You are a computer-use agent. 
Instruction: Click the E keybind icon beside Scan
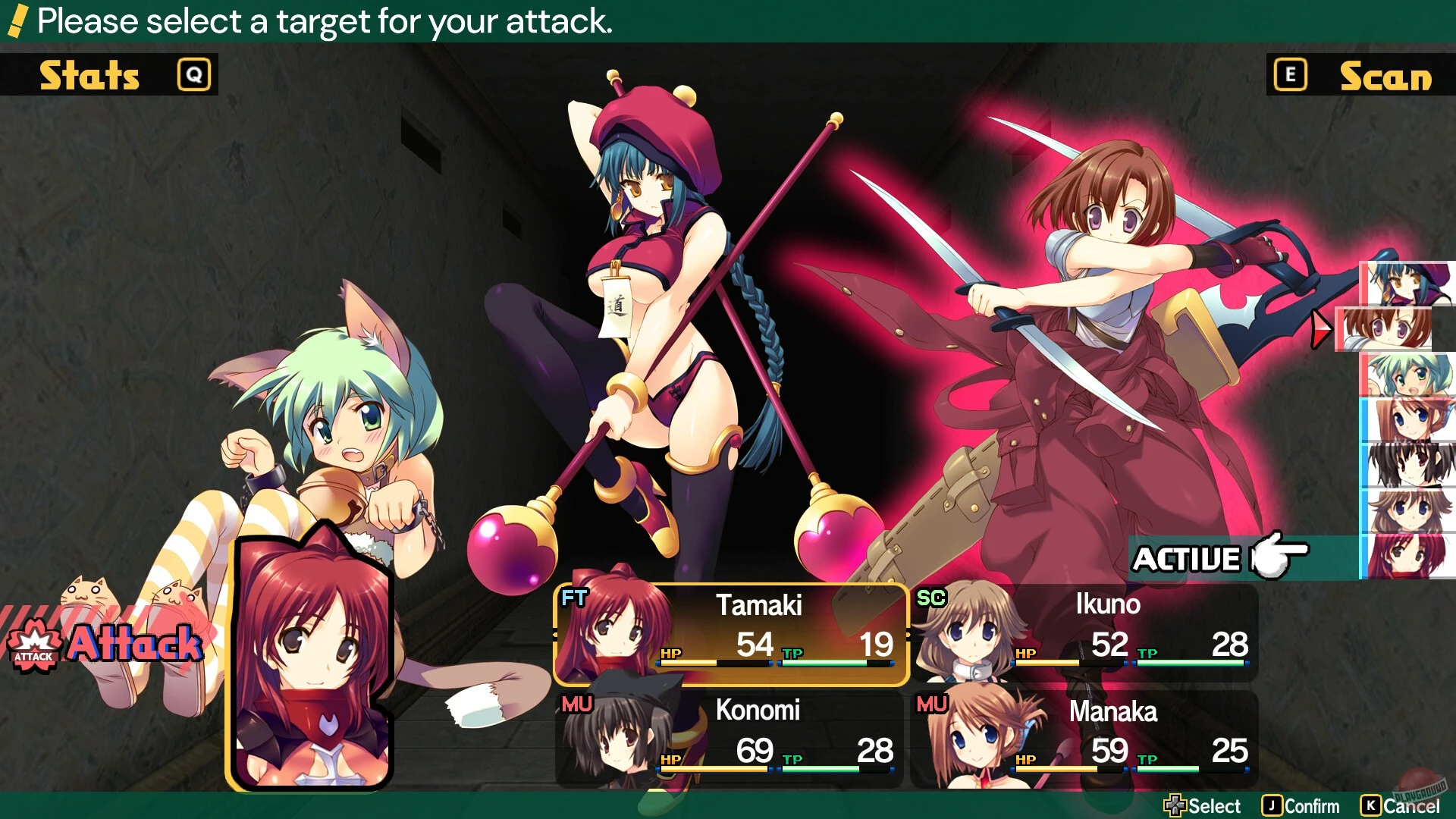[x=1289, y=74]
